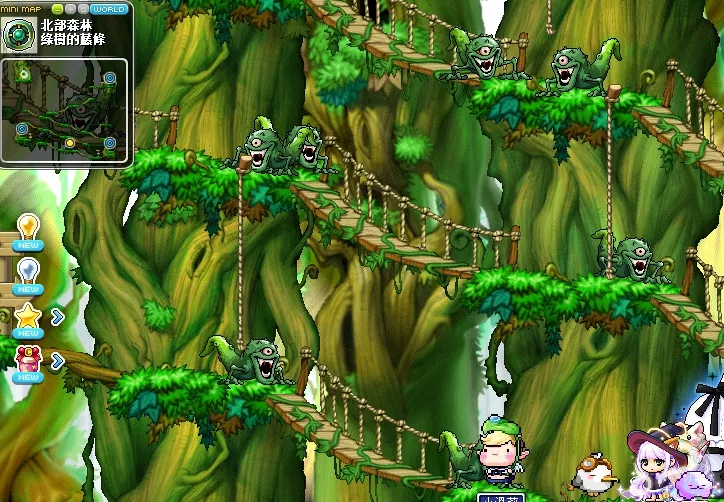
Task: Open the pink gift box notification
Action: click(28, 360)
